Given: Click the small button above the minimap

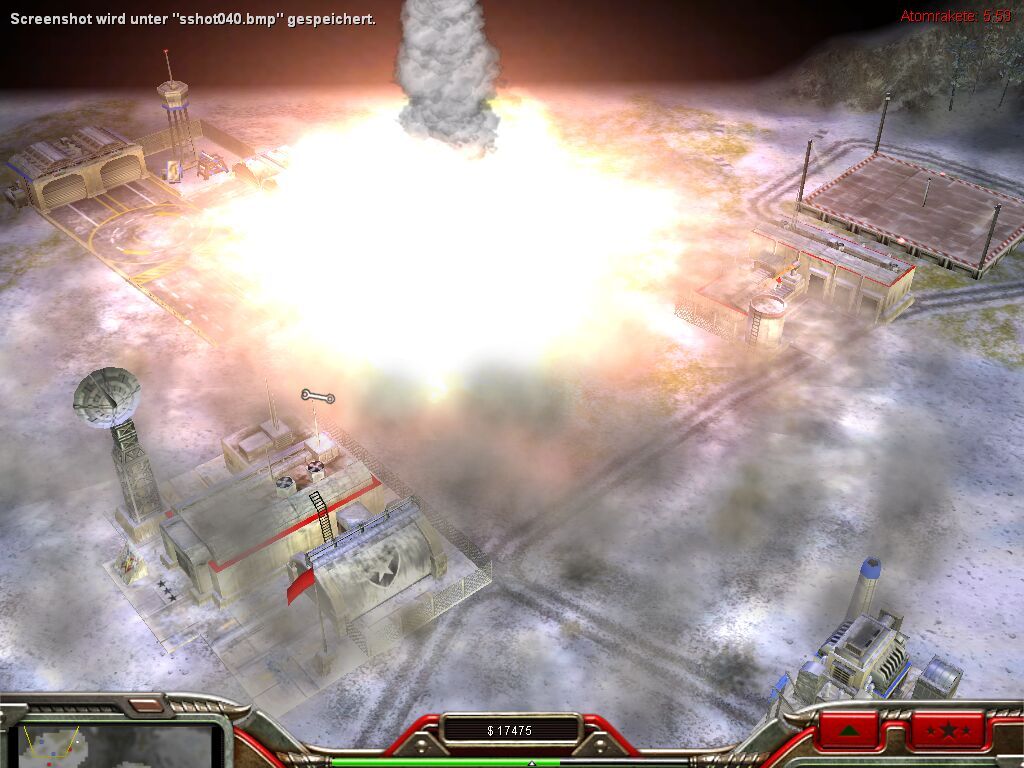Looking at the screenshot, I should [145, 704].
